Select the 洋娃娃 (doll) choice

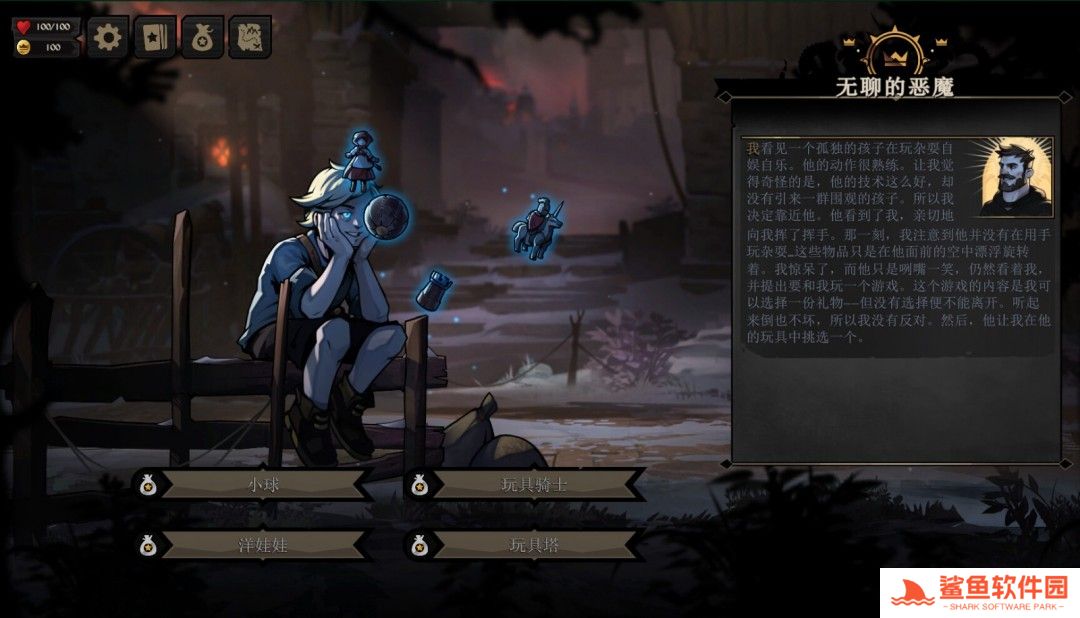[x=263, y=545]
